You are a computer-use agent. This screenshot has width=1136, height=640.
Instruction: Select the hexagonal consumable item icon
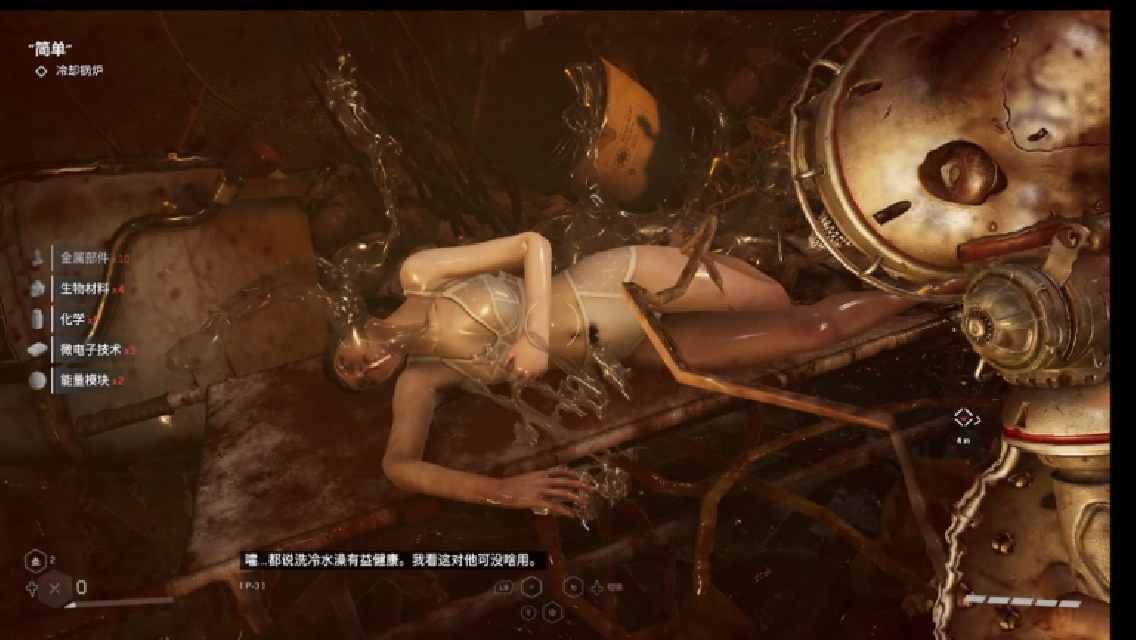[36, 562]
